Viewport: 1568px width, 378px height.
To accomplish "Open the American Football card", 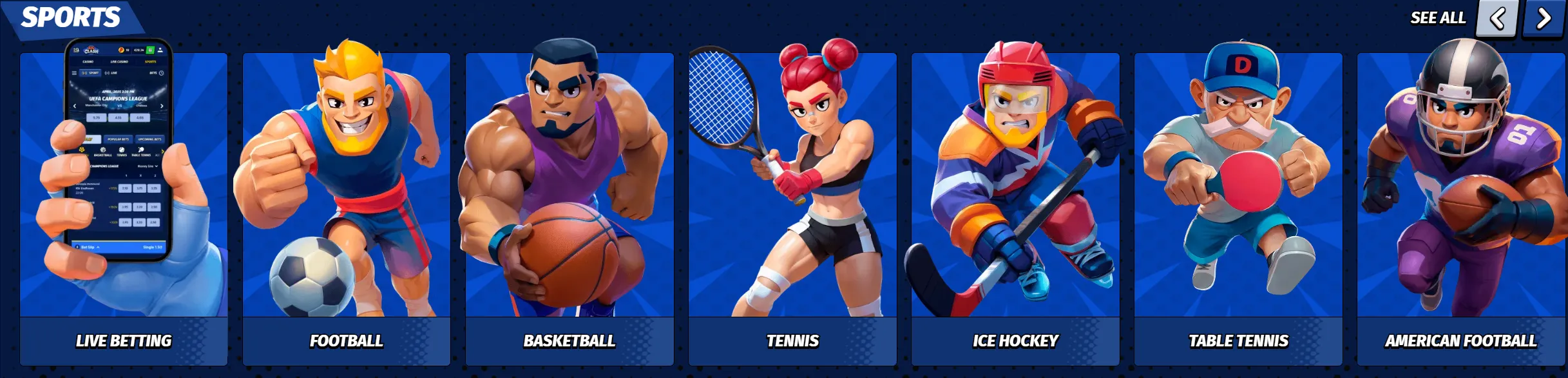I will tap(1461, 210).
